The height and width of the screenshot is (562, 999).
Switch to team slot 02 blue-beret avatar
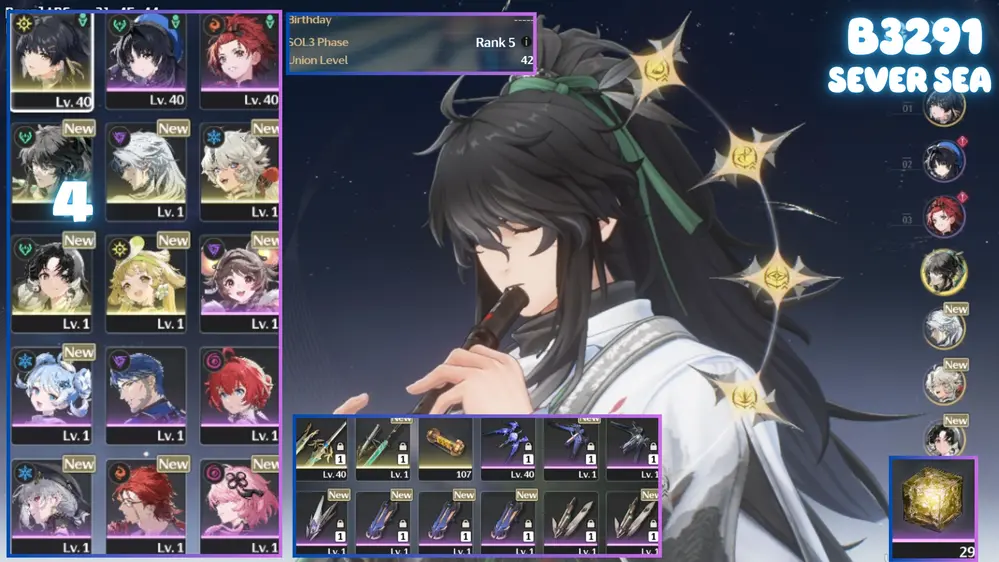(x=943, y=163)
